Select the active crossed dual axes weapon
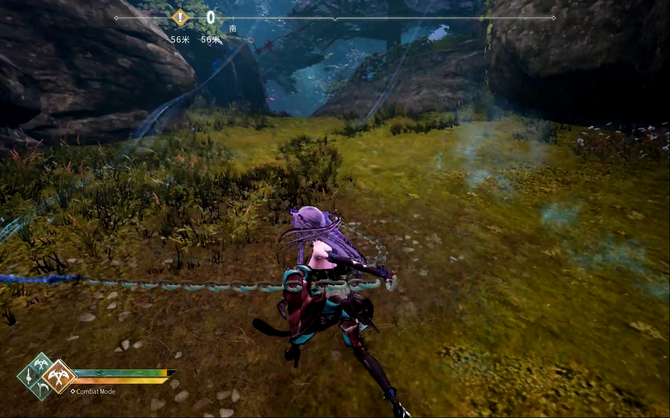 click(x=58, y=377)
